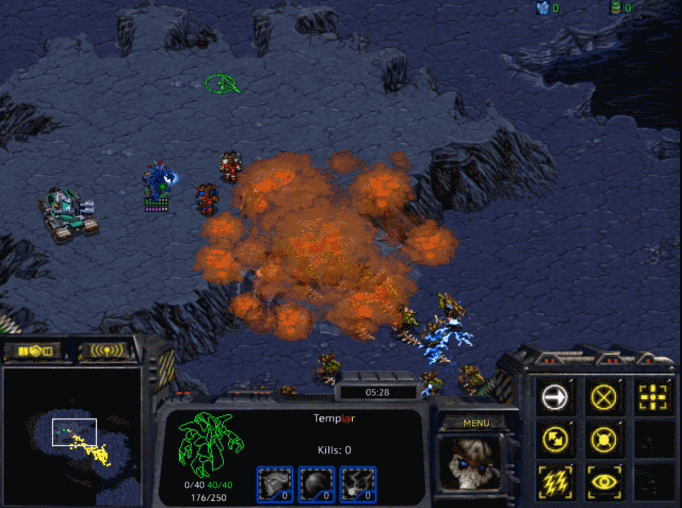Choose the Attack command crosshair
682x508 pixels.
[x=652, y=398]
